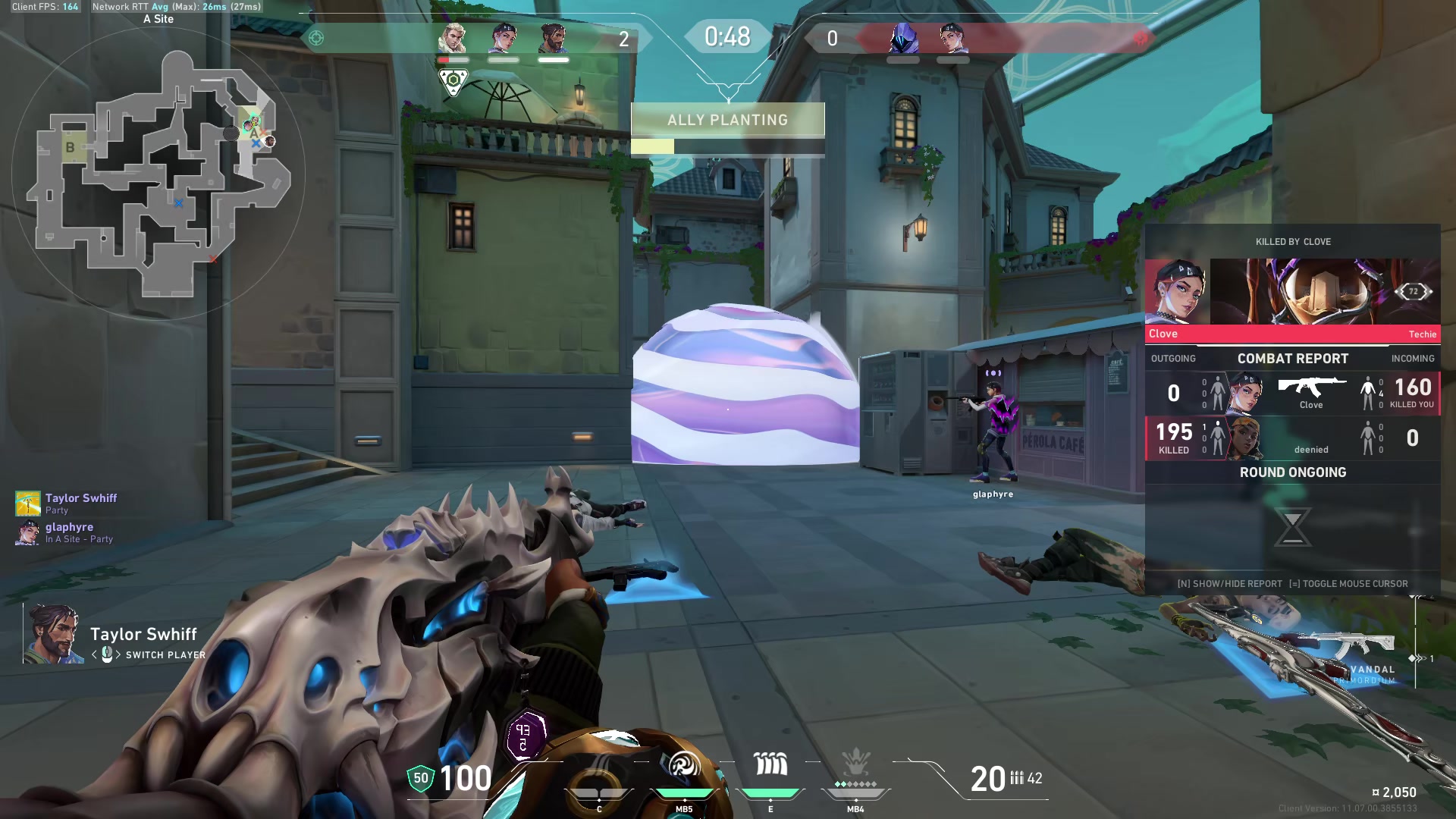View the Killed By Clove player card
Screen dimensions: 1456x819
click(x=1292, y=292)
